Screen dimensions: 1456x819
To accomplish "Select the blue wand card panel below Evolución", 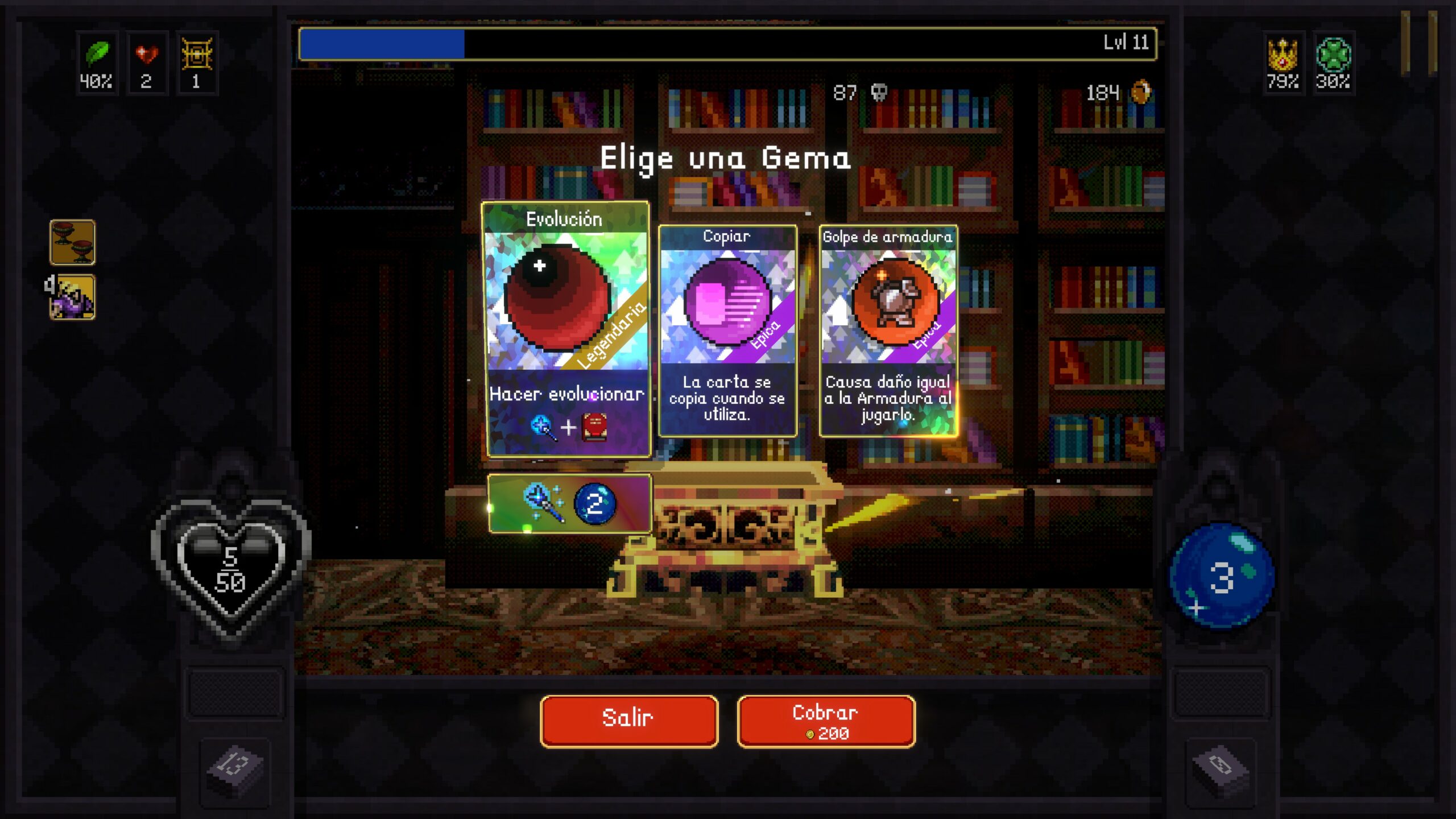I will point(569,504).
